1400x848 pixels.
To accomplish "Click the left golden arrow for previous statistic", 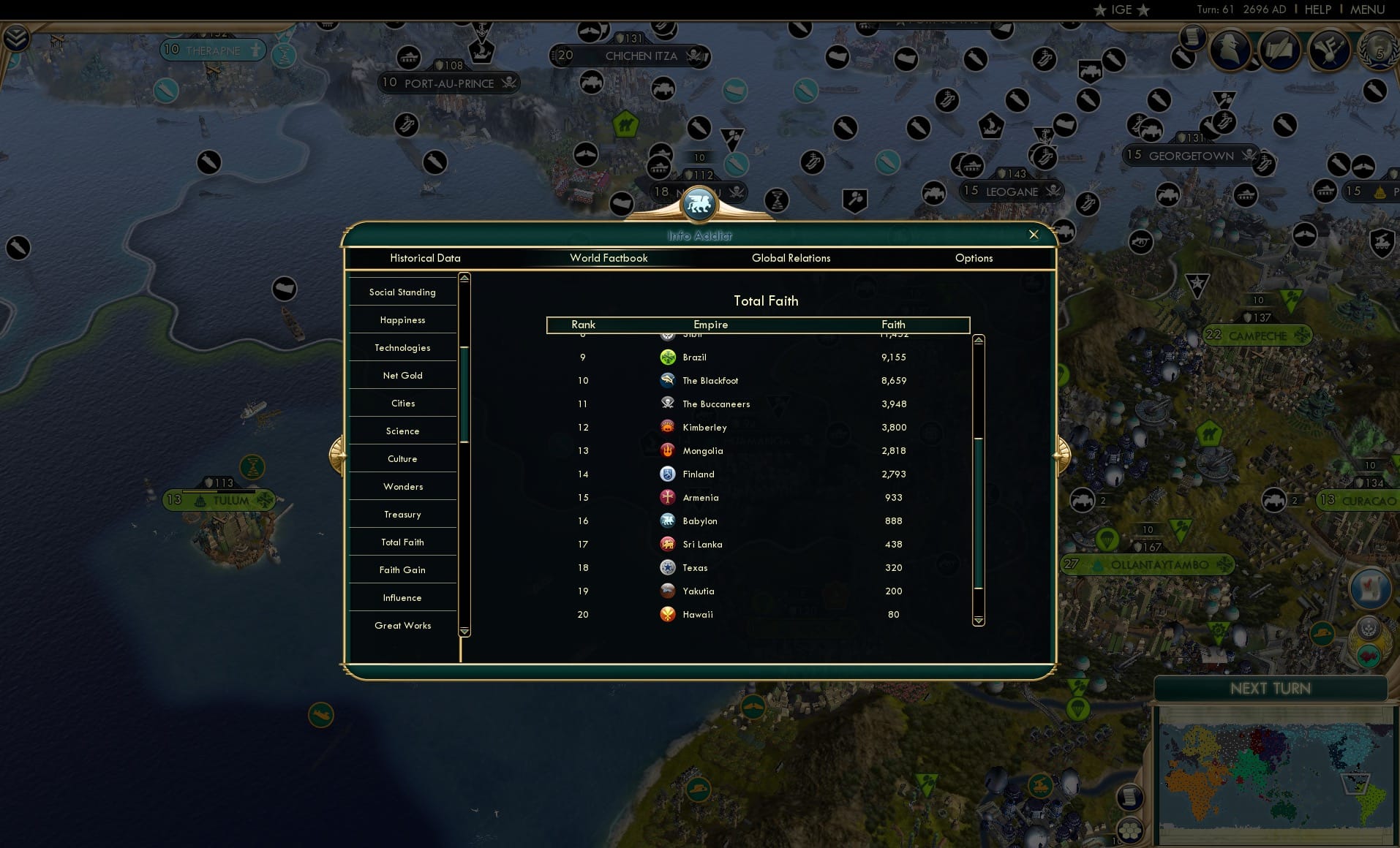I will point(339,453).
